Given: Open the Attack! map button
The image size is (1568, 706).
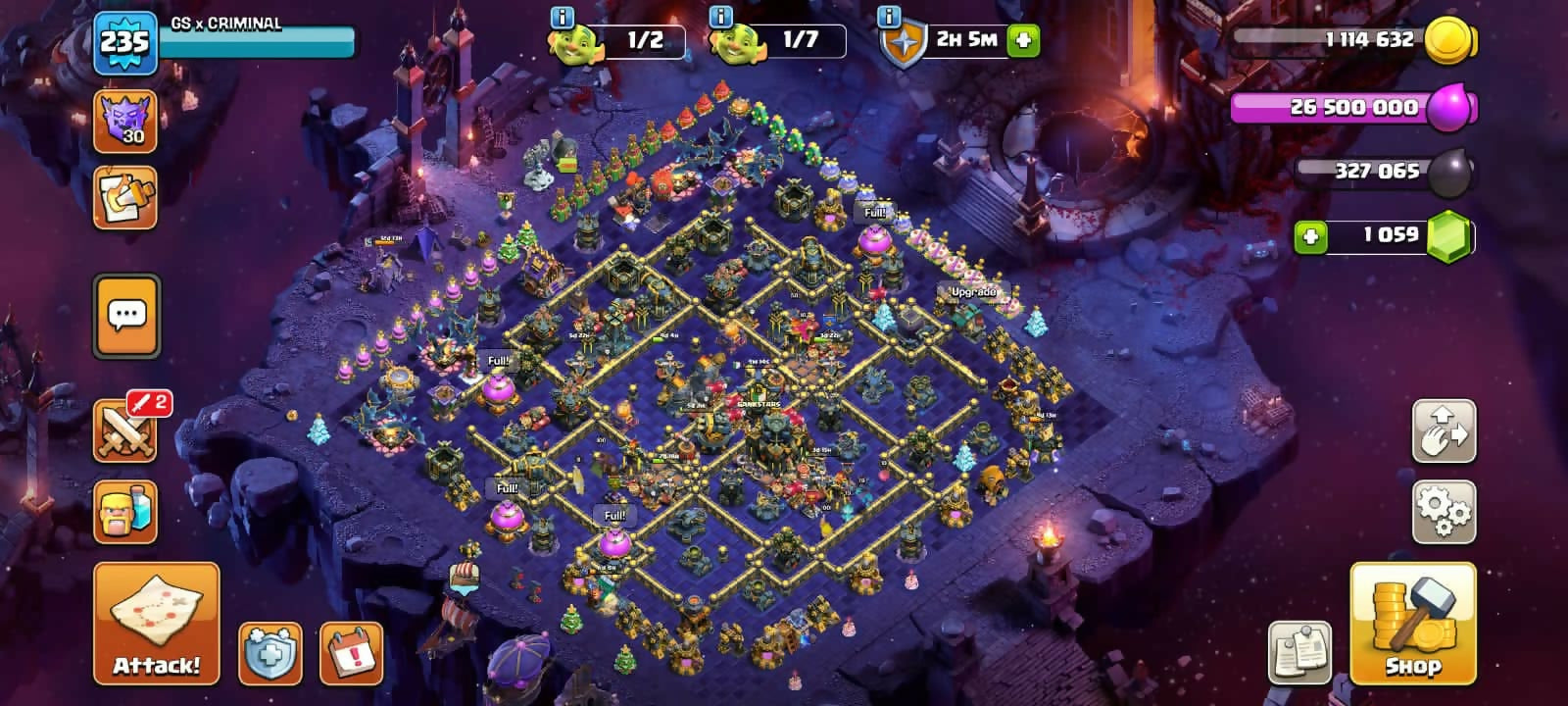Looking at the screenshot, I should coord(157,623).
